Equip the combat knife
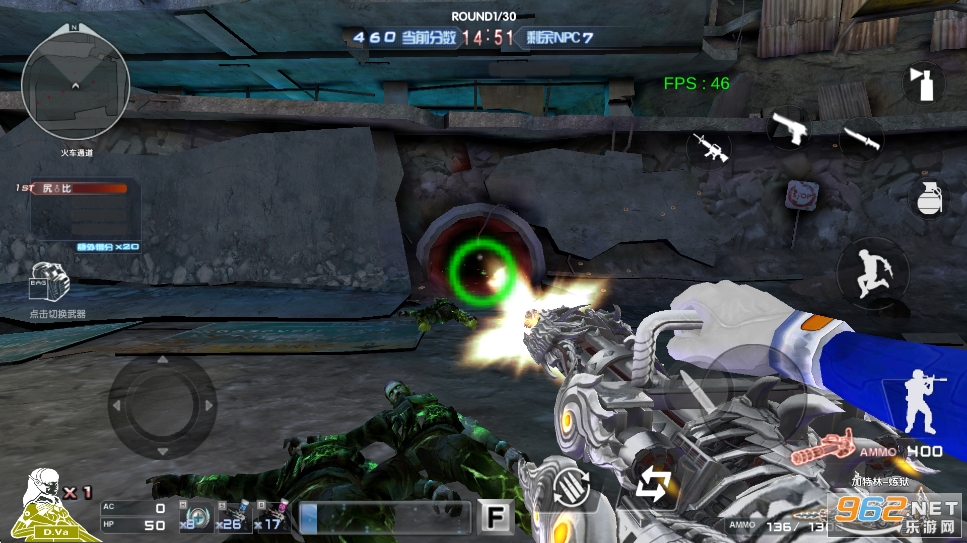This screenshot has width=967, height=543. click(860, 139)
